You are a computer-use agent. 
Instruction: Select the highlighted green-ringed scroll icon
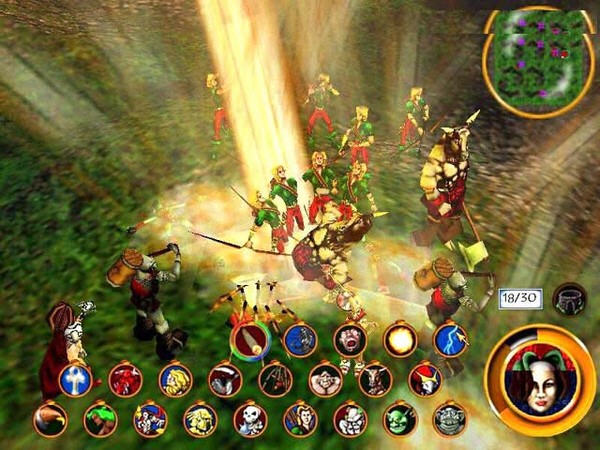[x=250, y=340]
